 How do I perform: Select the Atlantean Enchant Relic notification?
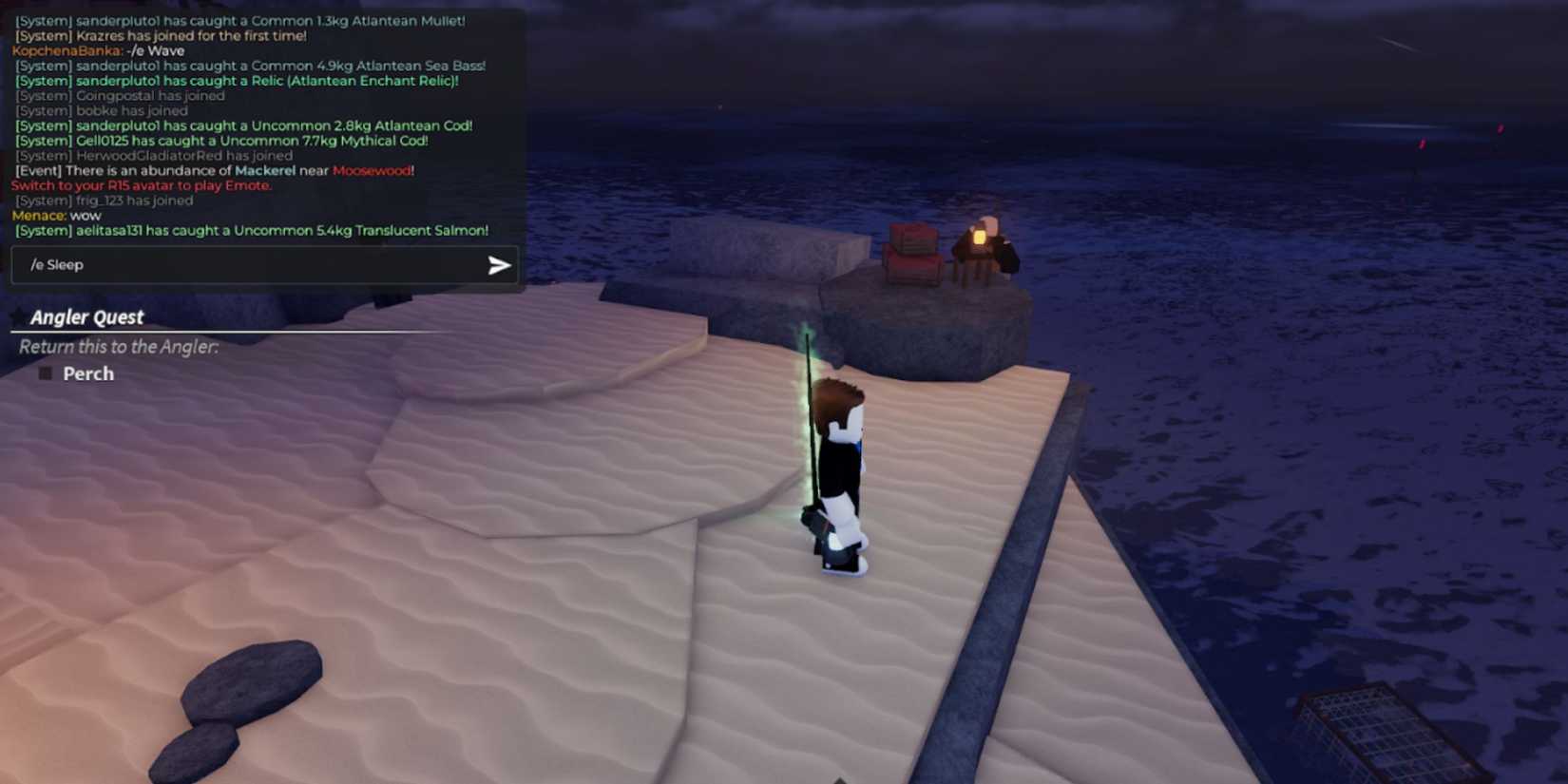coord(238,81)
